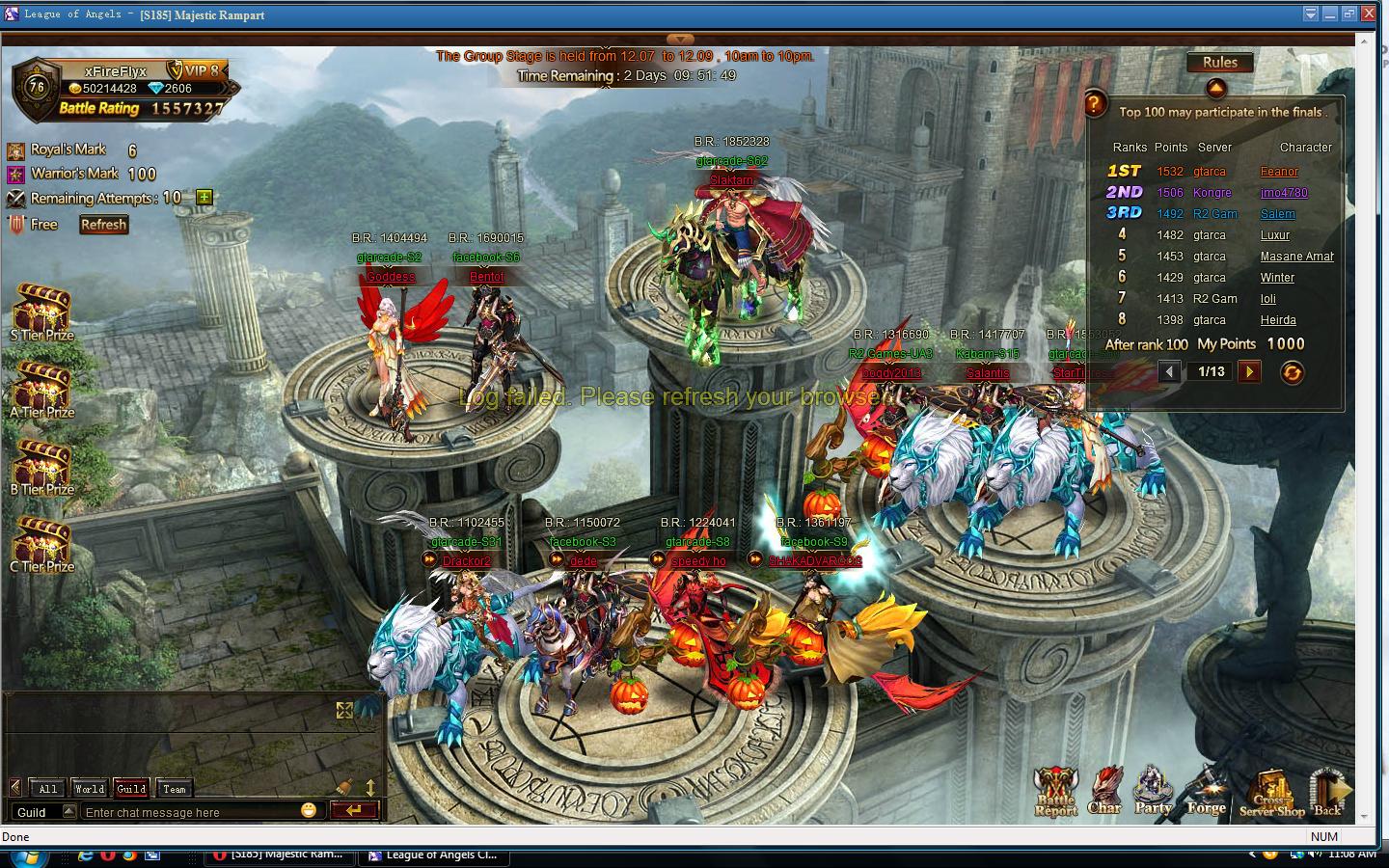Check the C Tier Prize chest
The image size is (1389, 868).
[41, 543]
